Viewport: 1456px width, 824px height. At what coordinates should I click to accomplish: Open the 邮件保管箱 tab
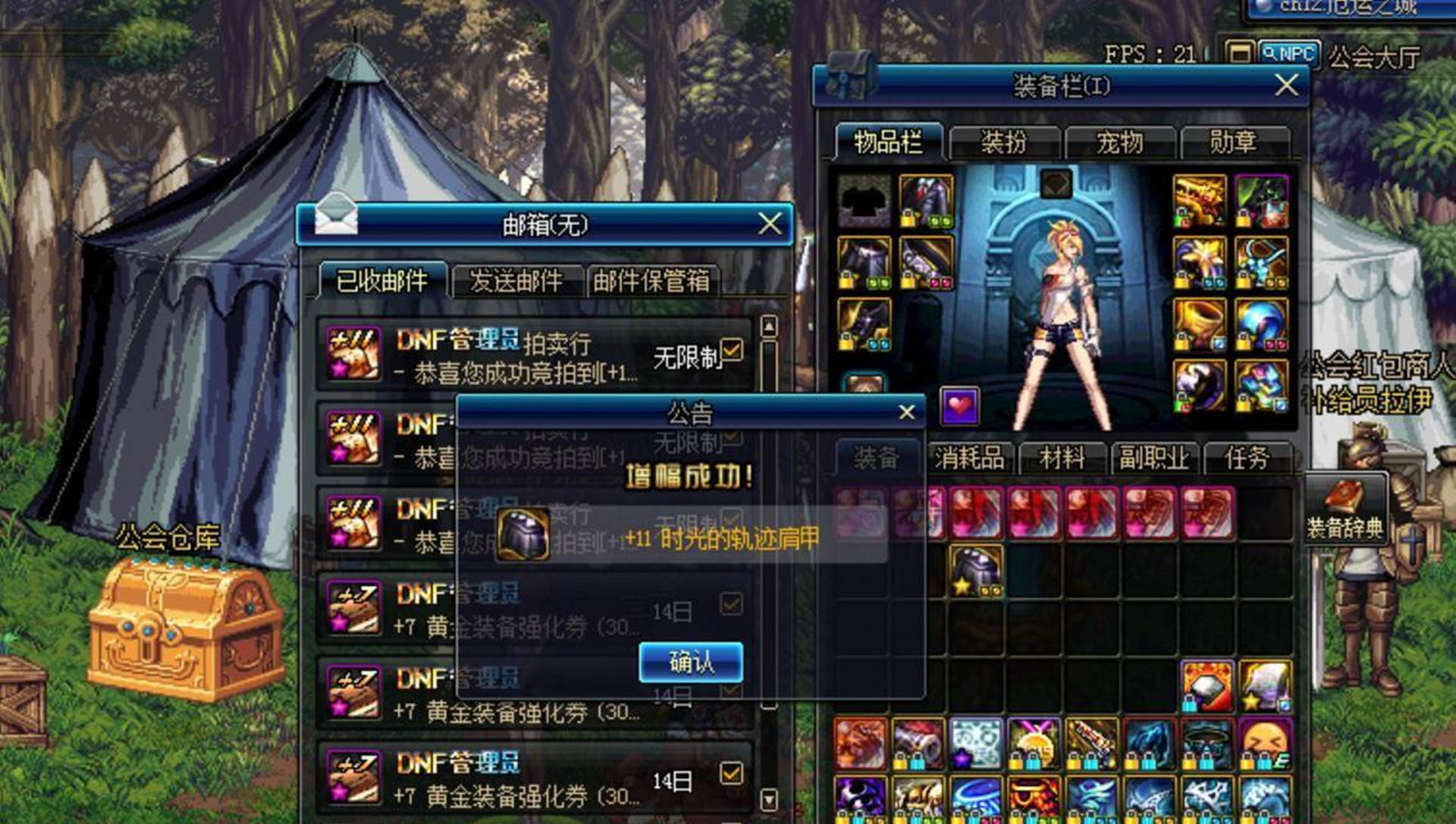tap(651, 281)
